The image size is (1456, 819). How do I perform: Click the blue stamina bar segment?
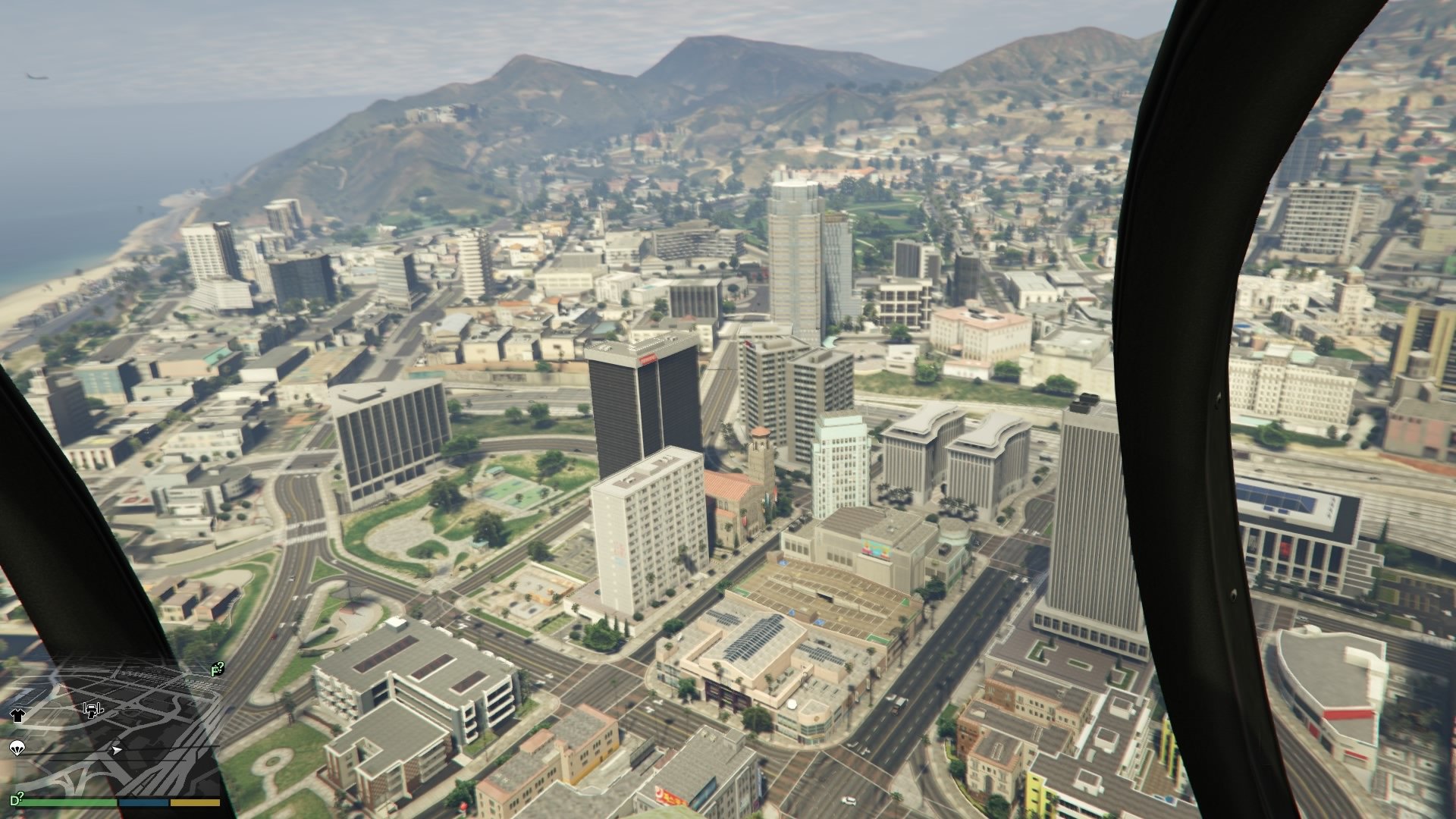click(143, 803)
